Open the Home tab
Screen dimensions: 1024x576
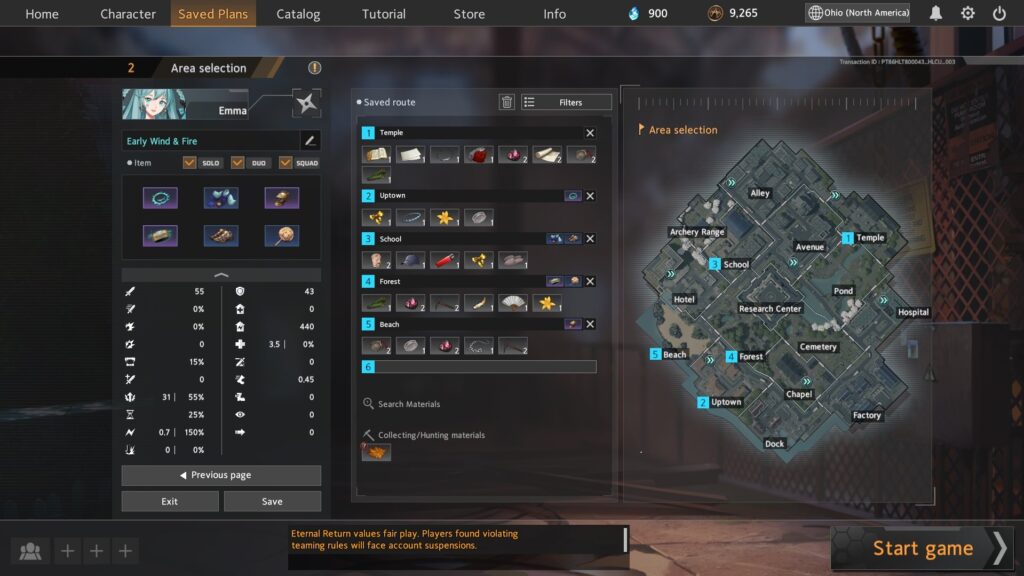click(42, 14)
